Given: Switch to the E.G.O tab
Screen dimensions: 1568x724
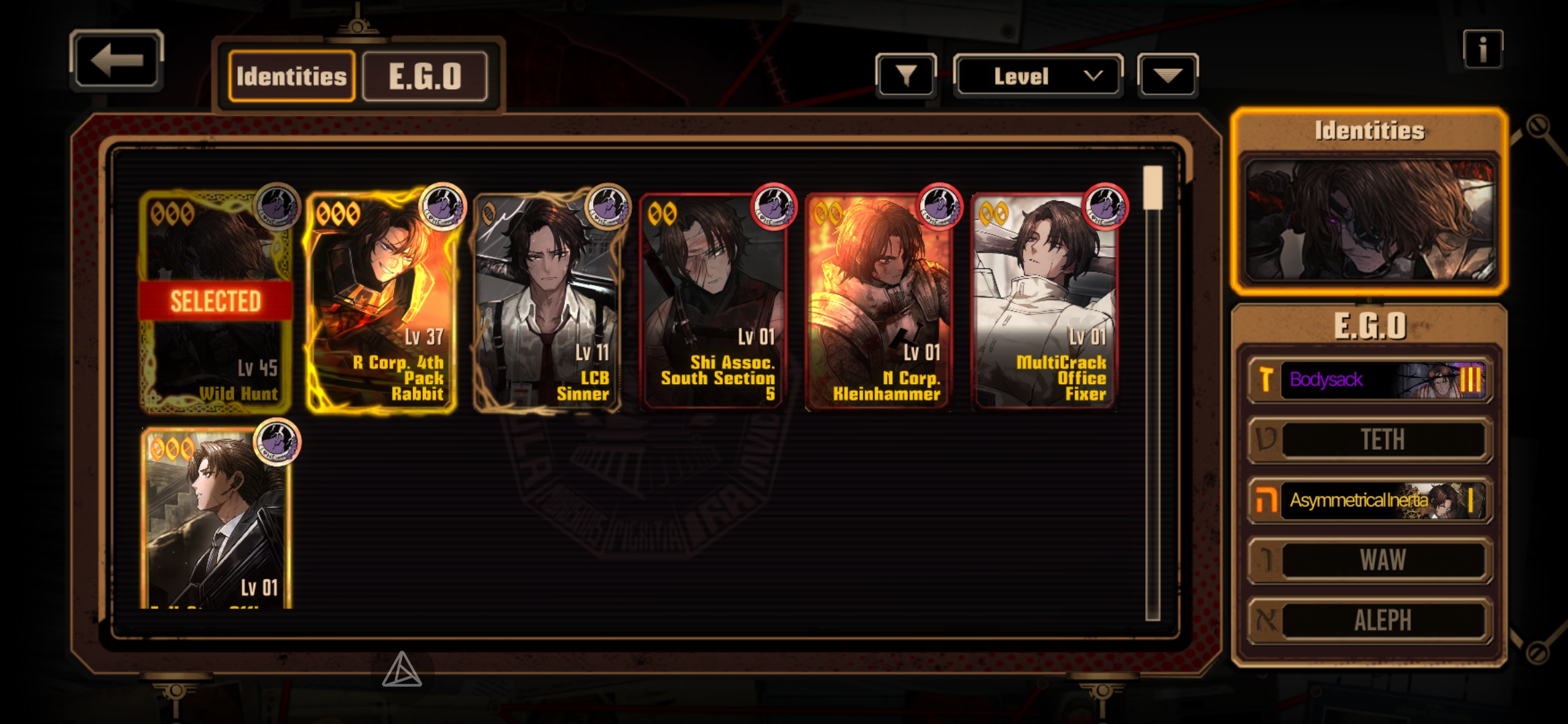Looking at the screenshot, I should (425, 76).
